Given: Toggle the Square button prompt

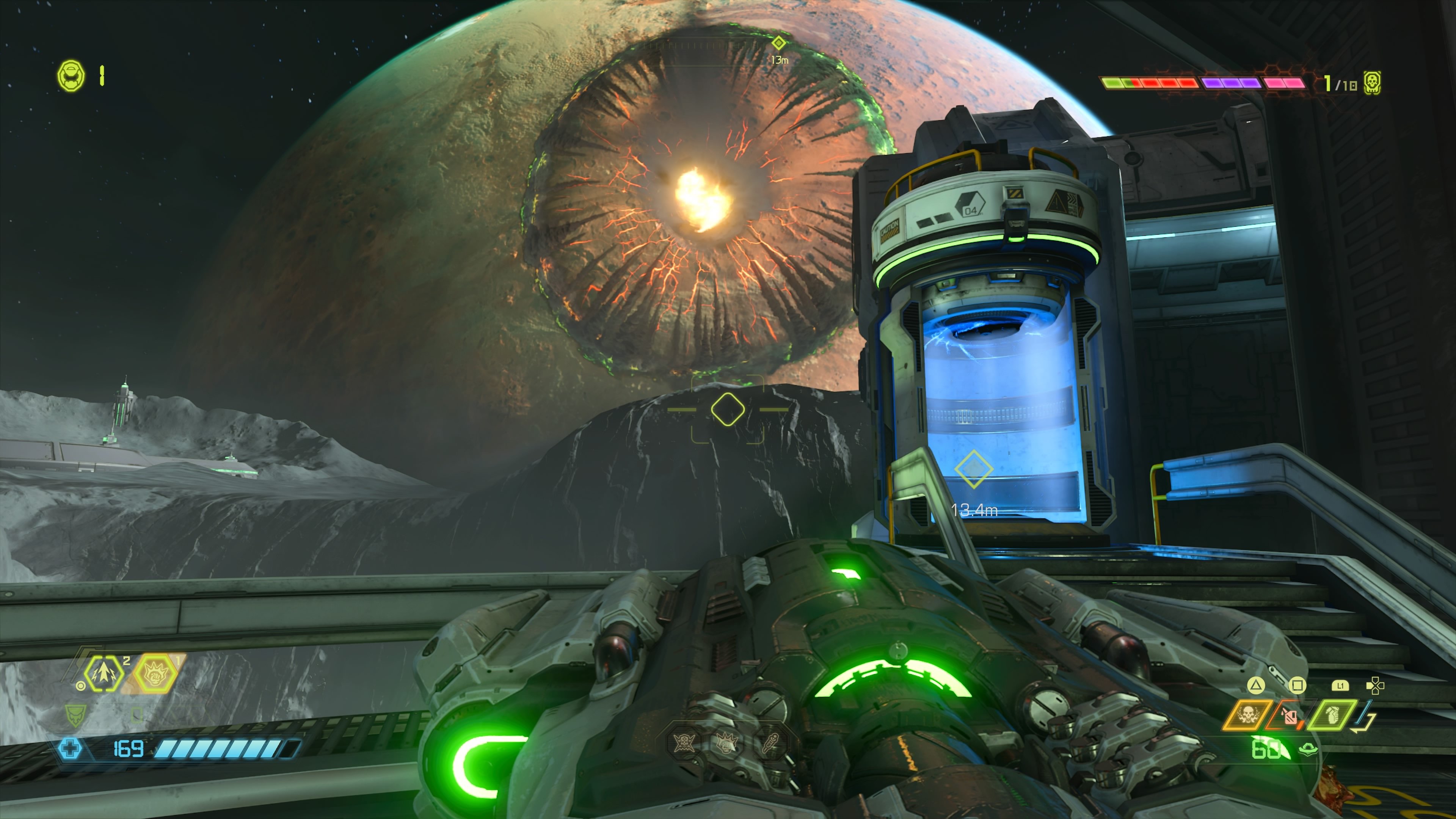Looking at the screenshot, I should [1298, 685].
